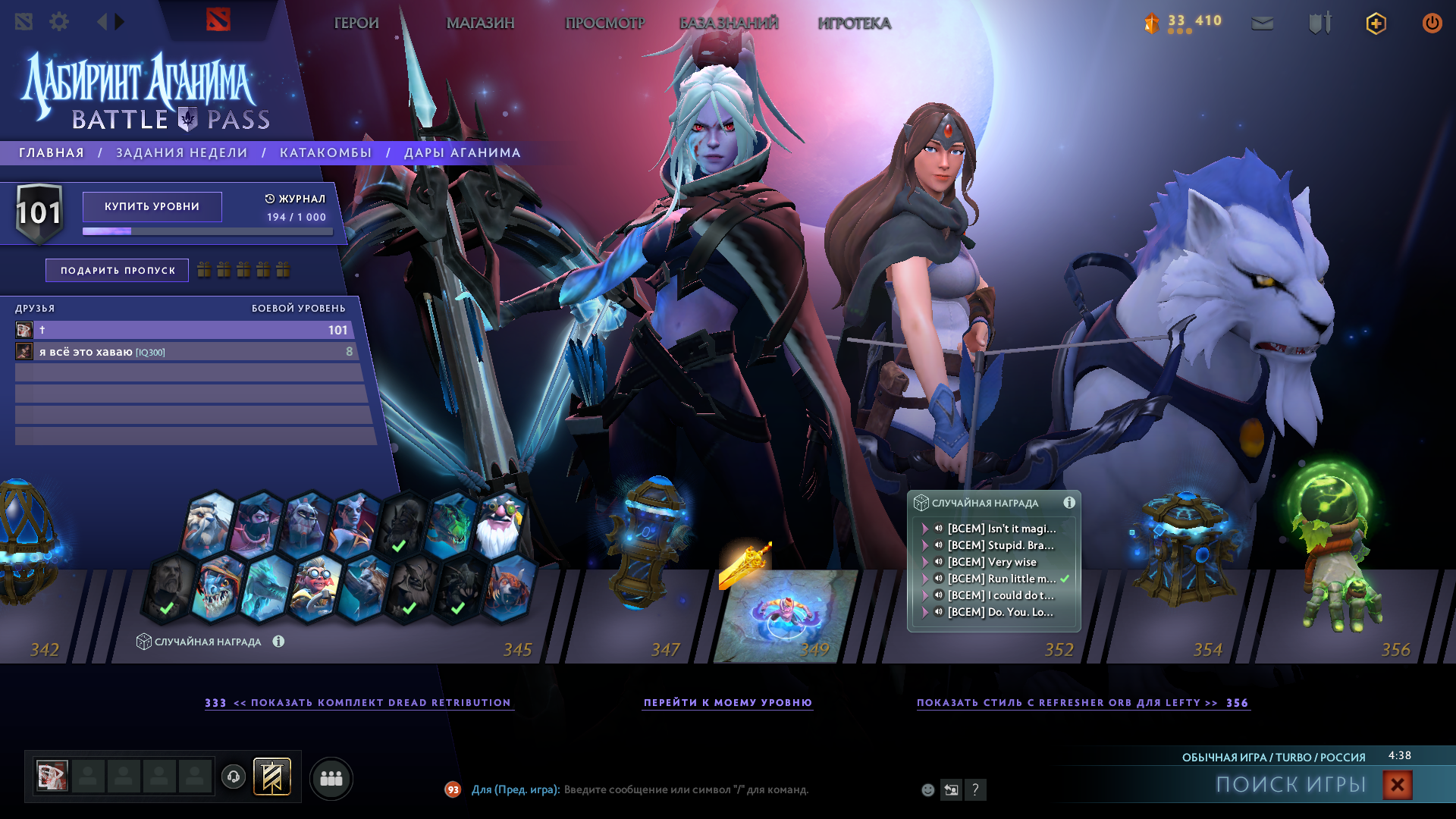Switch to the Катакомбы tab
Image resolution: width=1456 pixels, height=819 pixels.
(326, 153)
